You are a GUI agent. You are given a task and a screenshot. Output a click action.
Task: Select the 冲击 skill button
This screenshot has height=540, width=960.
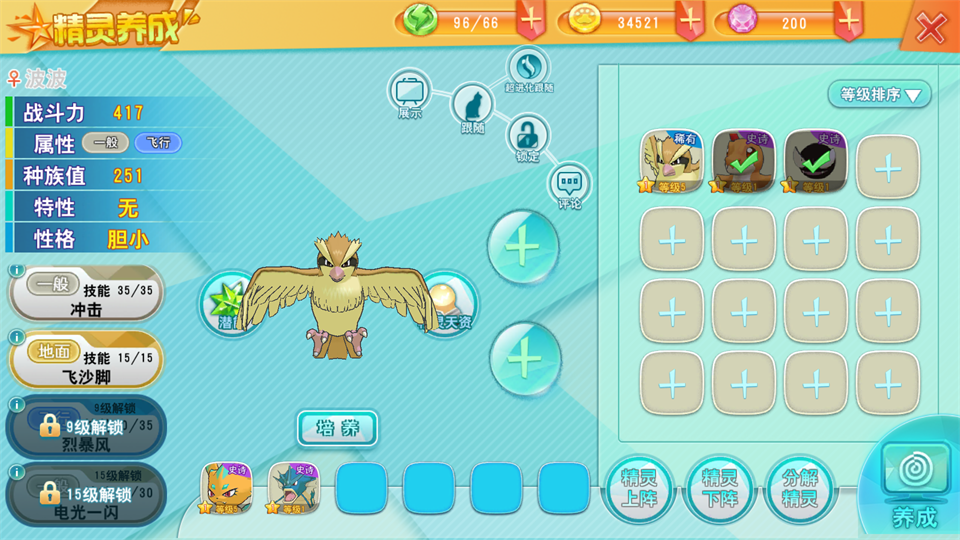(x=86, y=298)
